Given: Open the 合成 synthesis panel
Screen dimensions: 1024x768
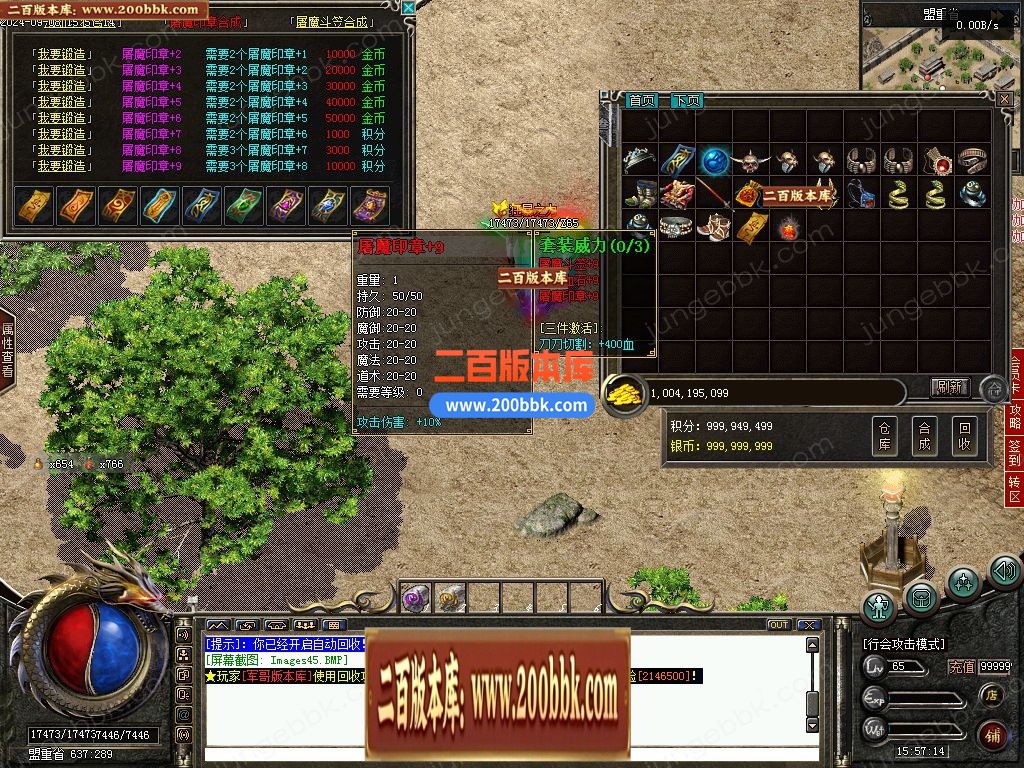Looking at the screenshot, I should [924, 436].
